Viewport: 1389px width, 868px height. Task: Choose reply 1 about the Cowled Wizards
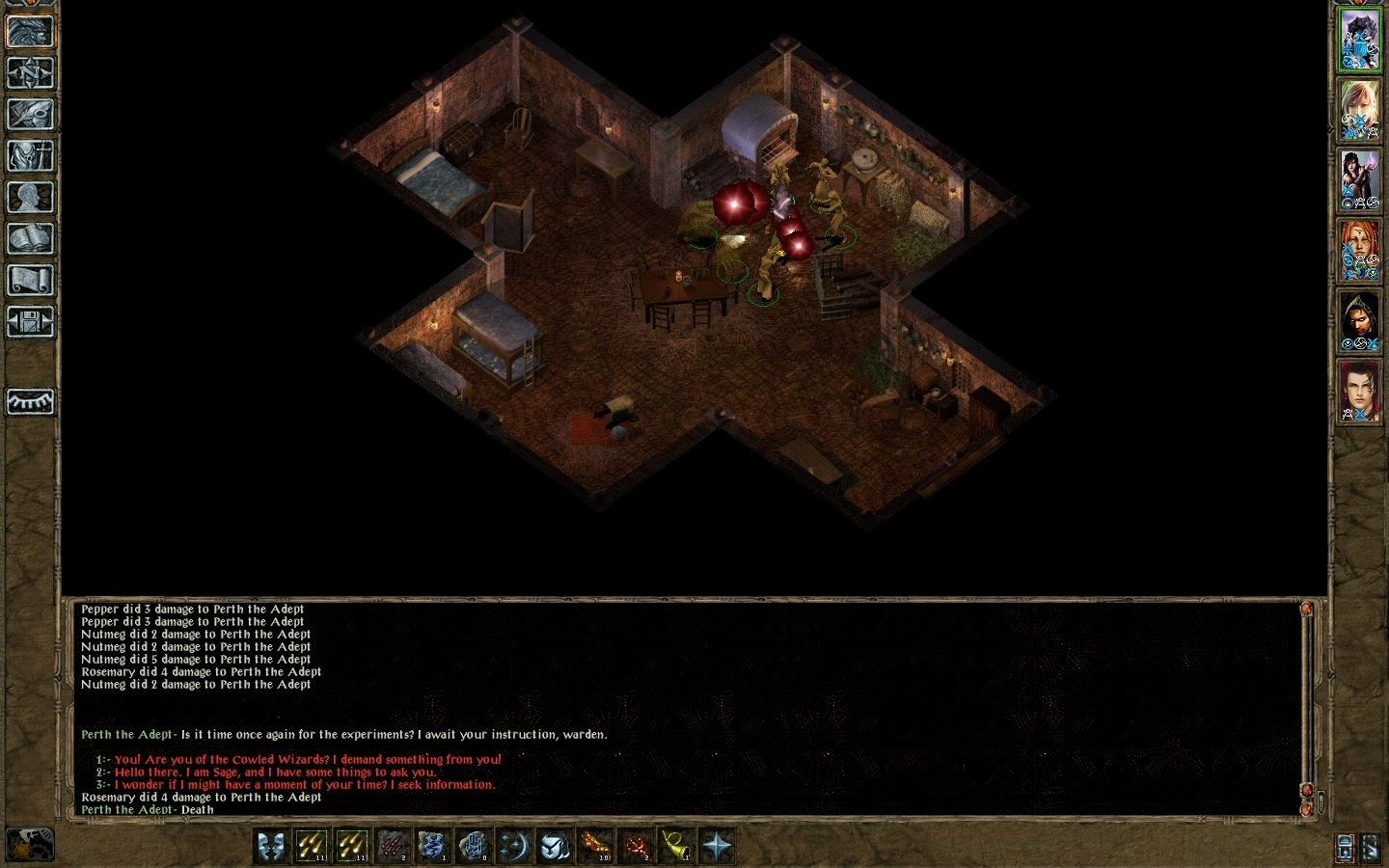coord(308,760)
